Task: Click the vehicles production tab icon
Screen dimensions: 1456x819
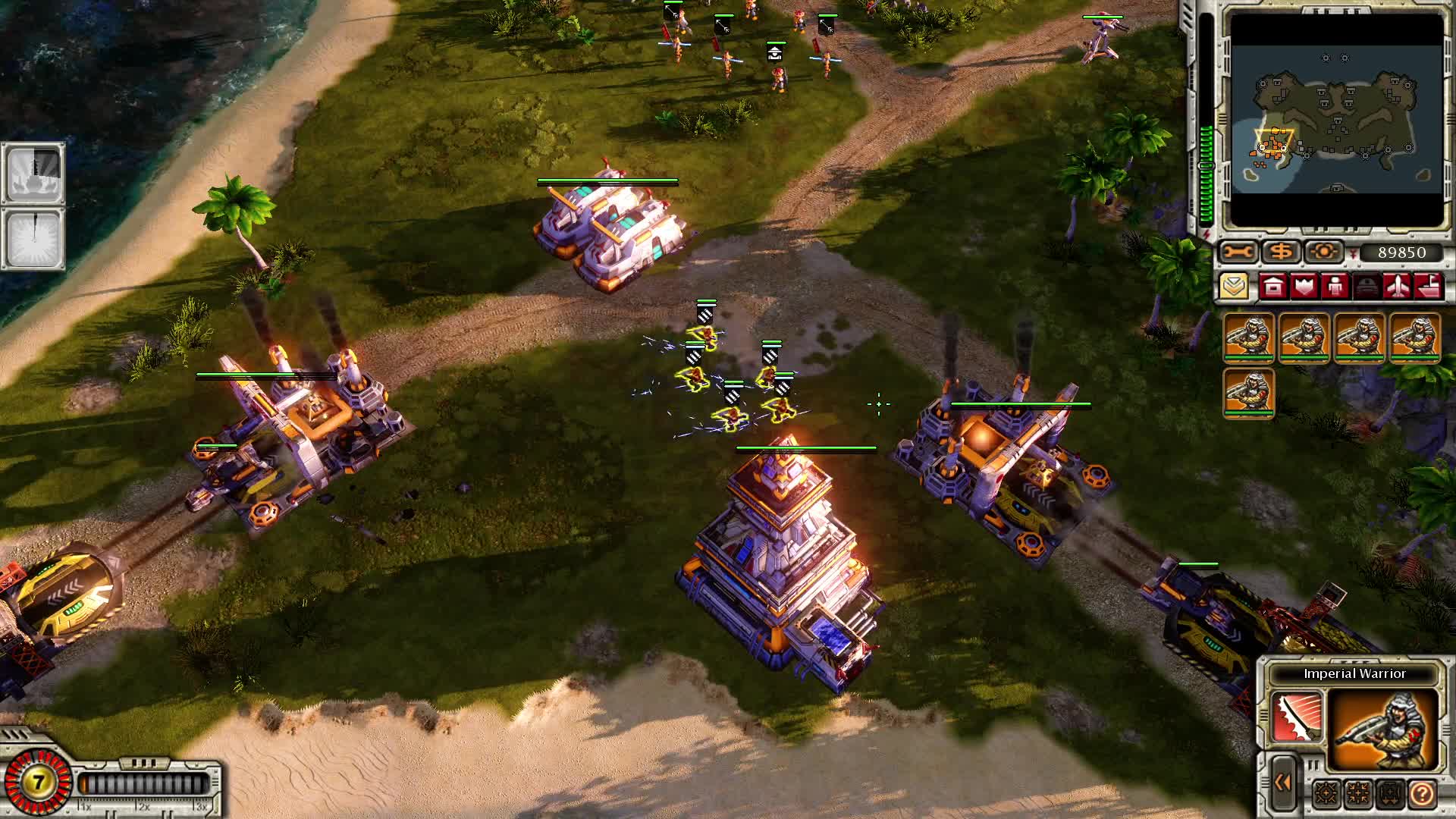Action: click(x=1365, y=287)
